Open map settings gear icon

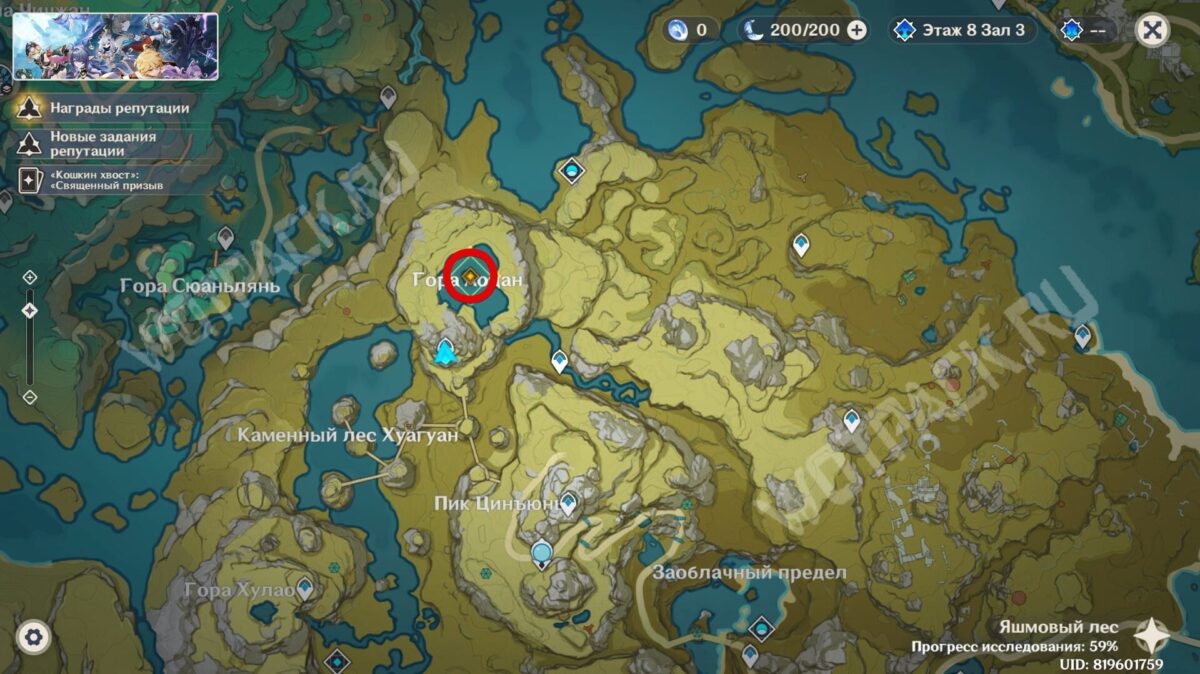click(x=33, y=636)
